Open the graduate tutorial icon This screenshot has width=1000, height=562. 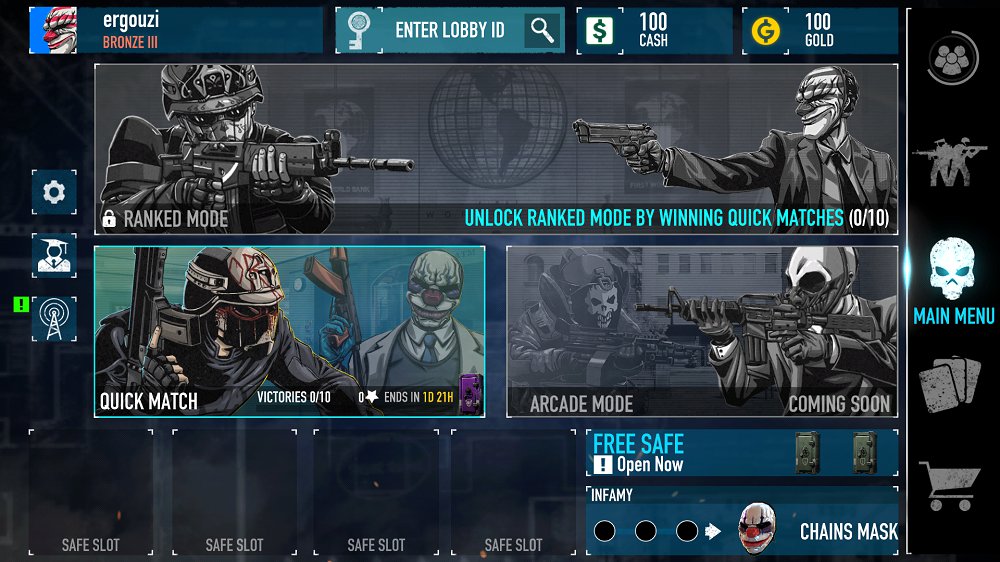54,255
